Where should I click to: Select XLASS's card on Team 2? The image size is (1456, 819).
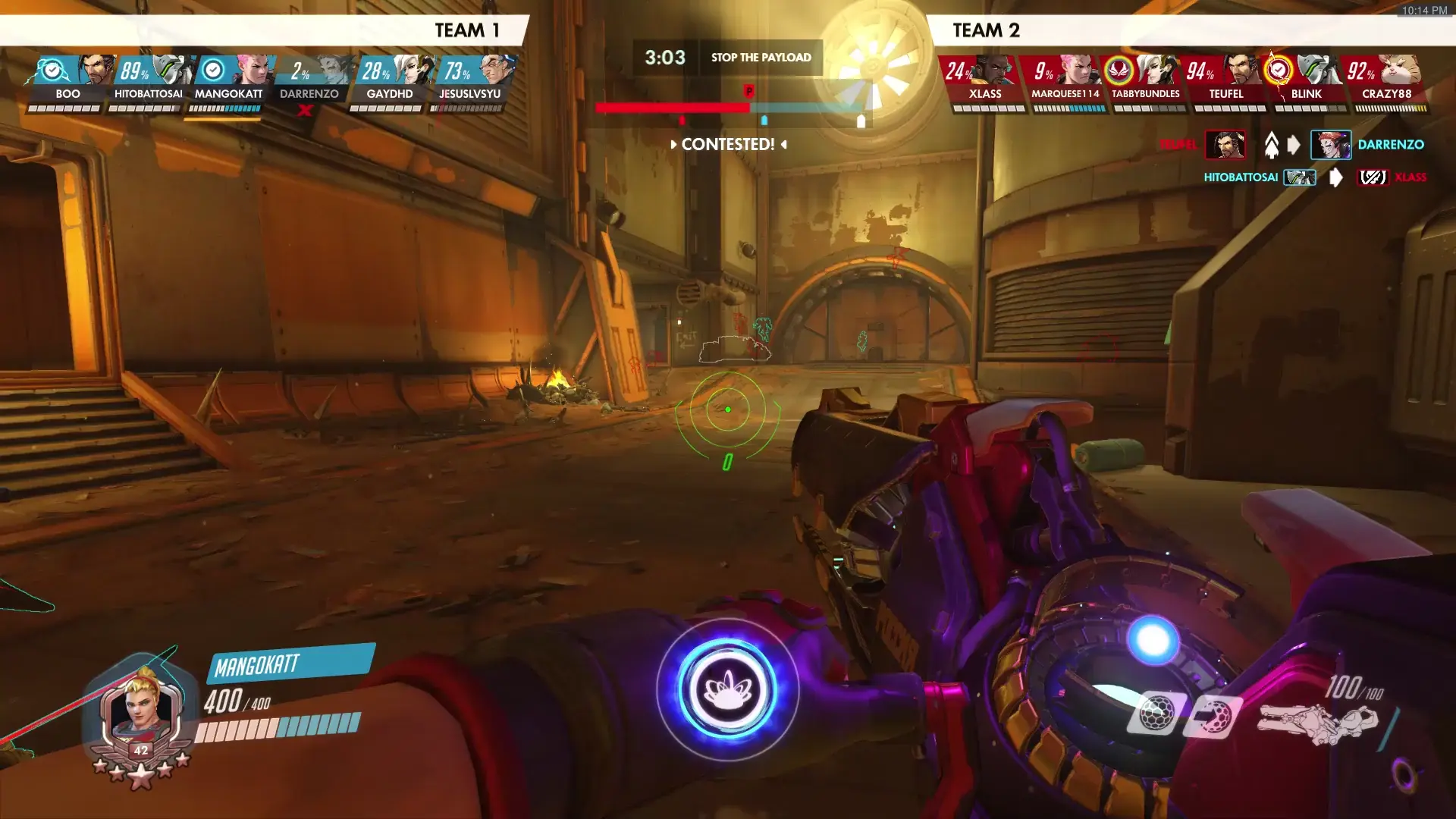tap(985, 80)
